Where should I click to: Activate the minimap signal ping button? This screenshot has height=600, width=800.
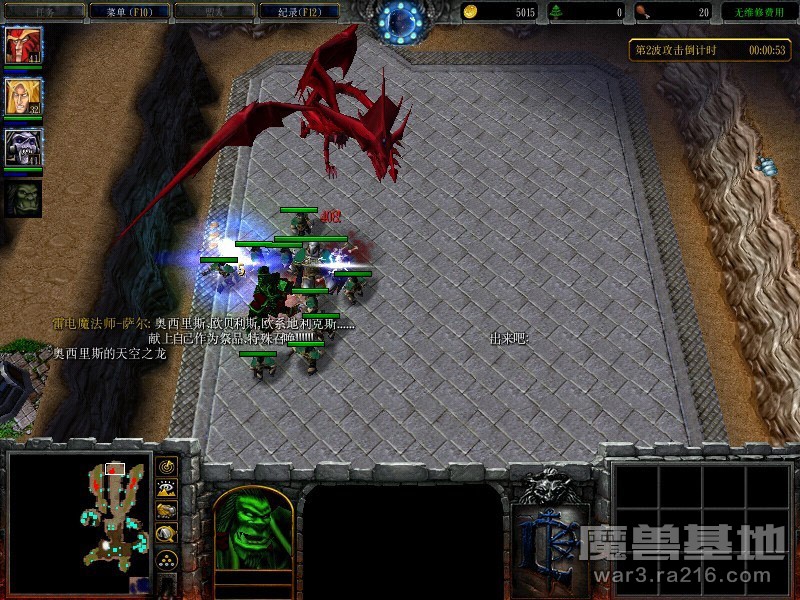tap(166, 467)
